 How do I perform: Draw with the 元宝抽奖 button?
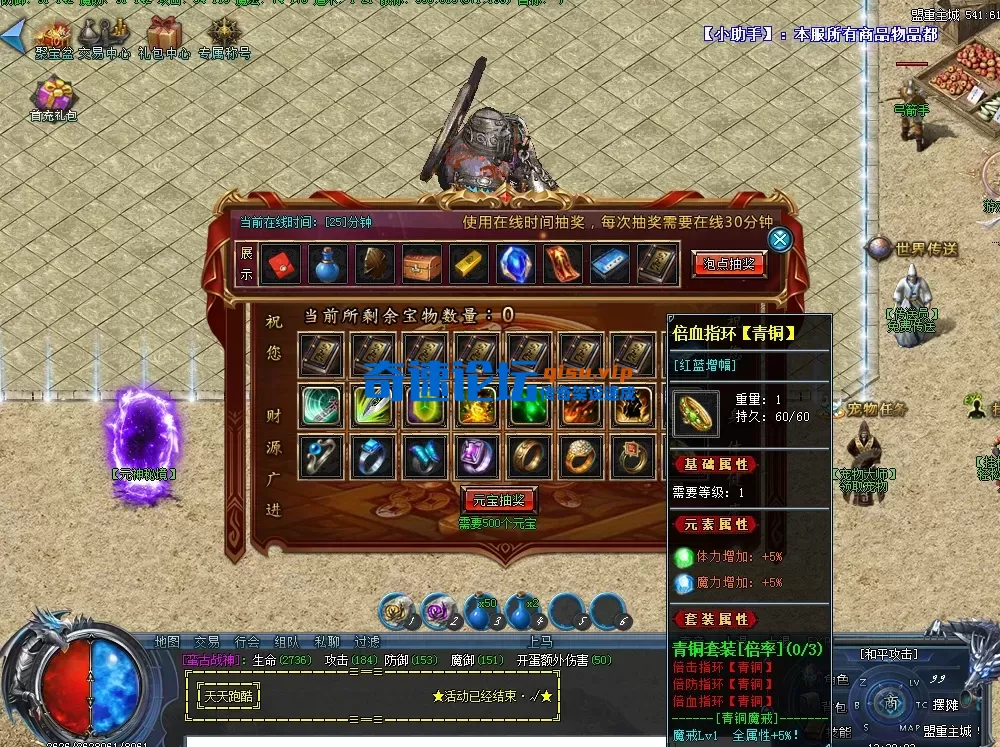click(x=500, y=500)
